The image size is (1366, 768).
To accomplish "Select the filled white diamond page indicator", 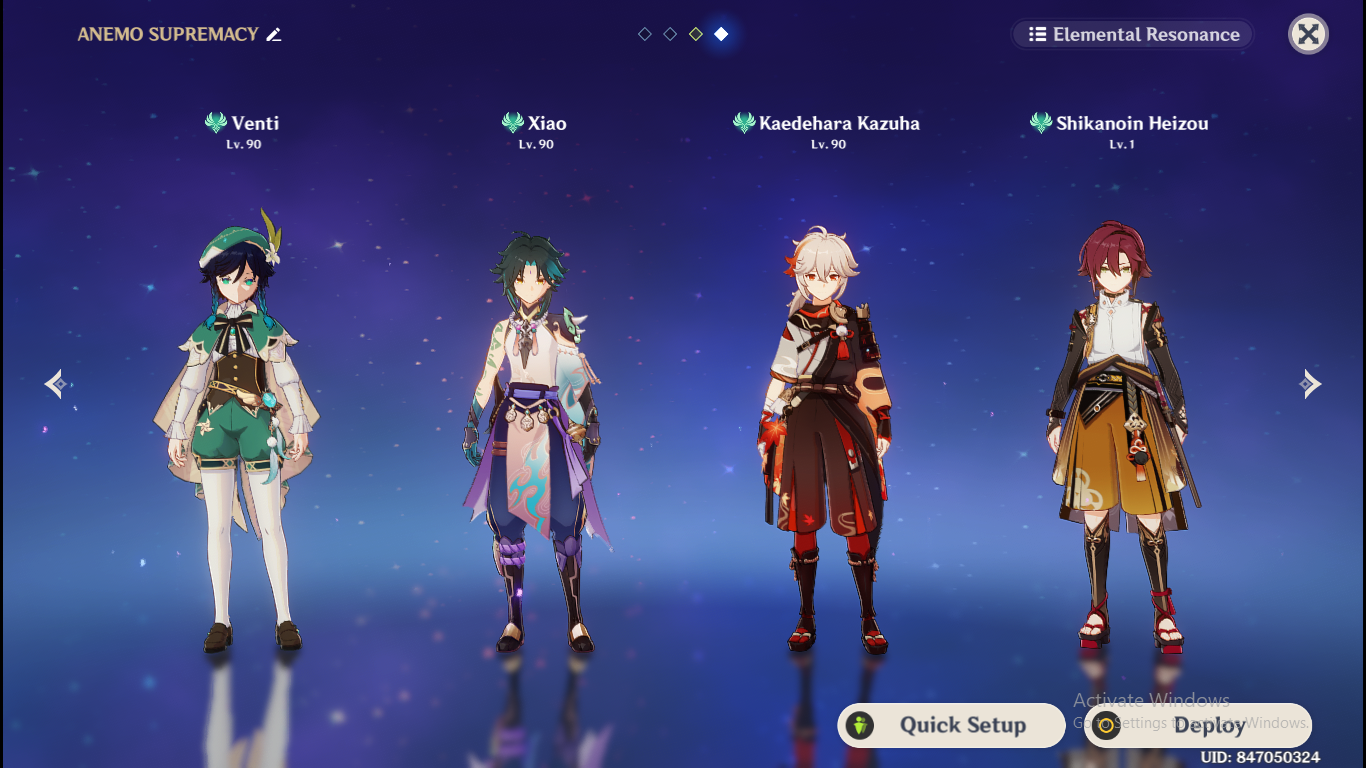I will tap(720, 33).
